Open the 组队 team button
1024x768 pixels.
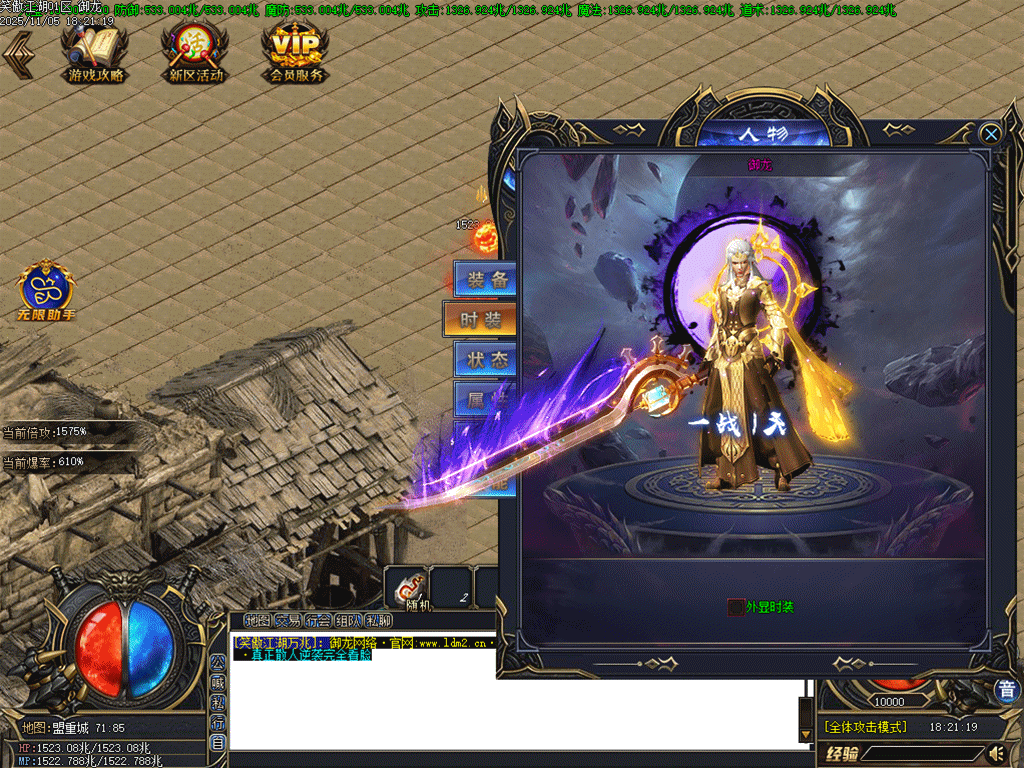(348, 621)
